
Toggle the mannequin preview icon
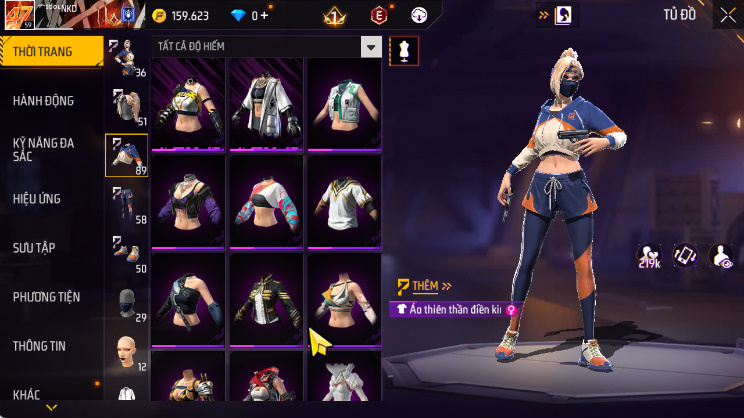[x=404, y=49]
